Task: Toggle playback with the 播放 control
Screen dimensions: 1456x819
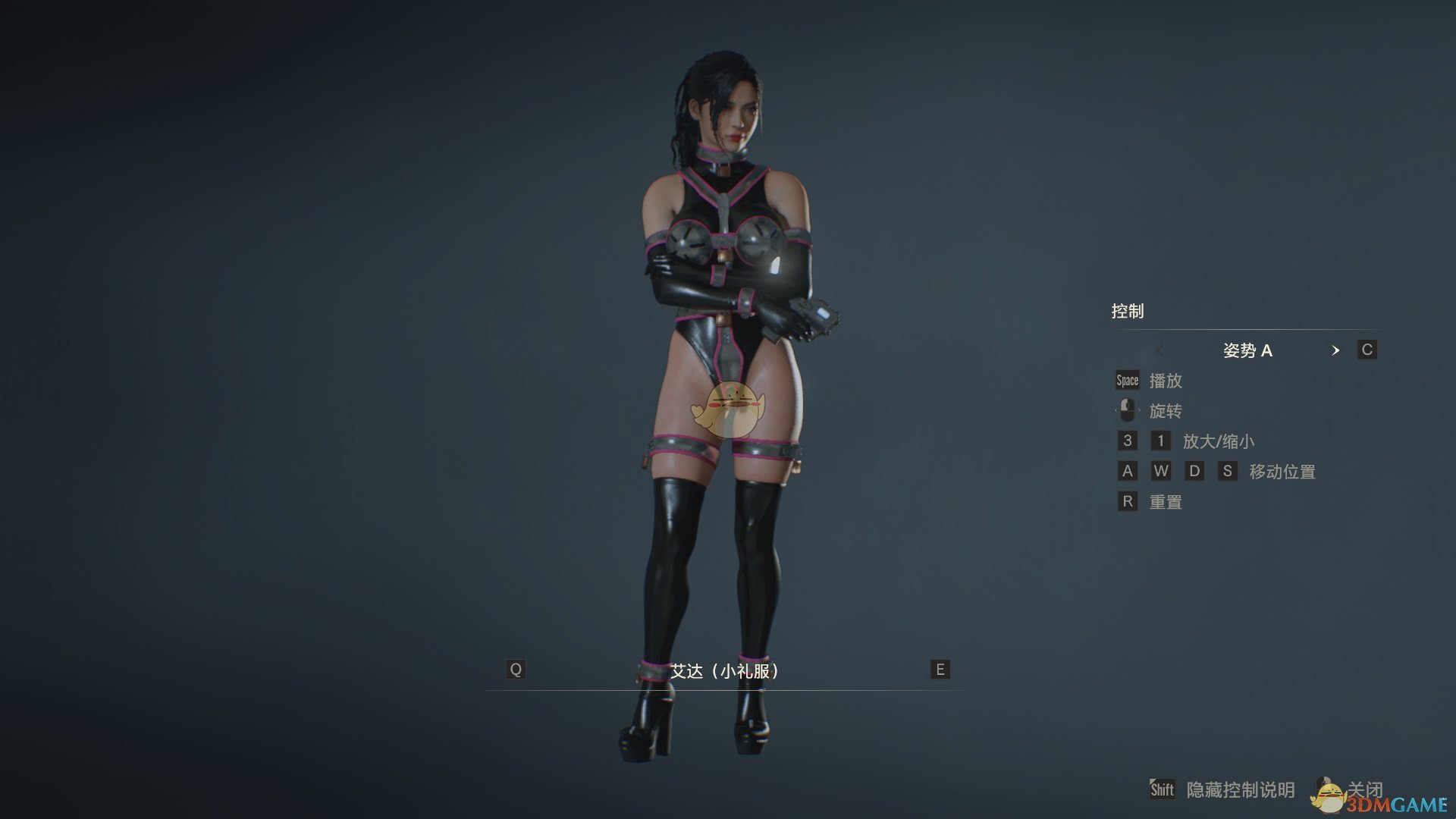Action: pos(1168,381)
